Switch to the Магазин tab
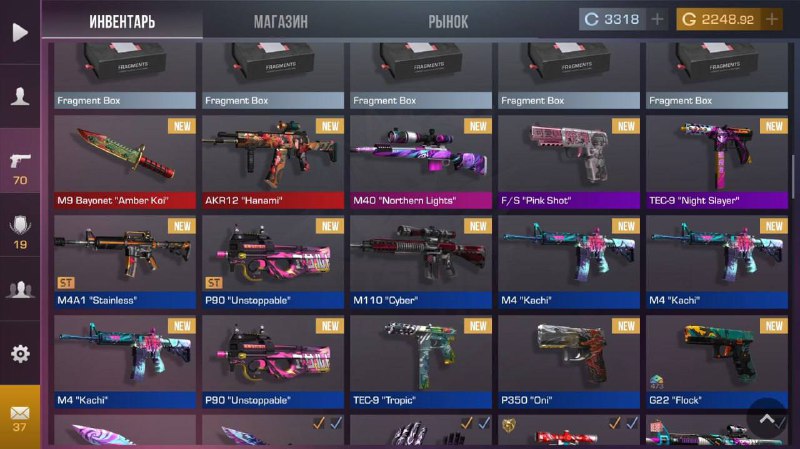This screenshot has width=800, height=449. click(x=280, y=21)
